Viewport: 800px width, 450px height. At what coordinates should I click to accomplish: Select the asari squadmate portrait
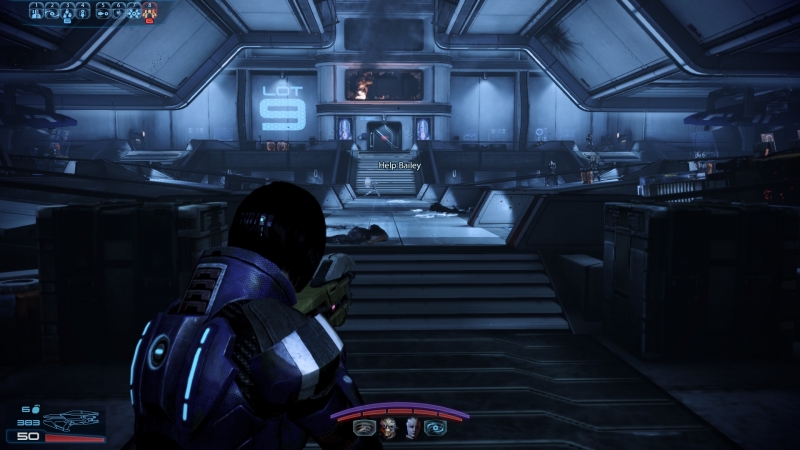[x=411, y=427]
